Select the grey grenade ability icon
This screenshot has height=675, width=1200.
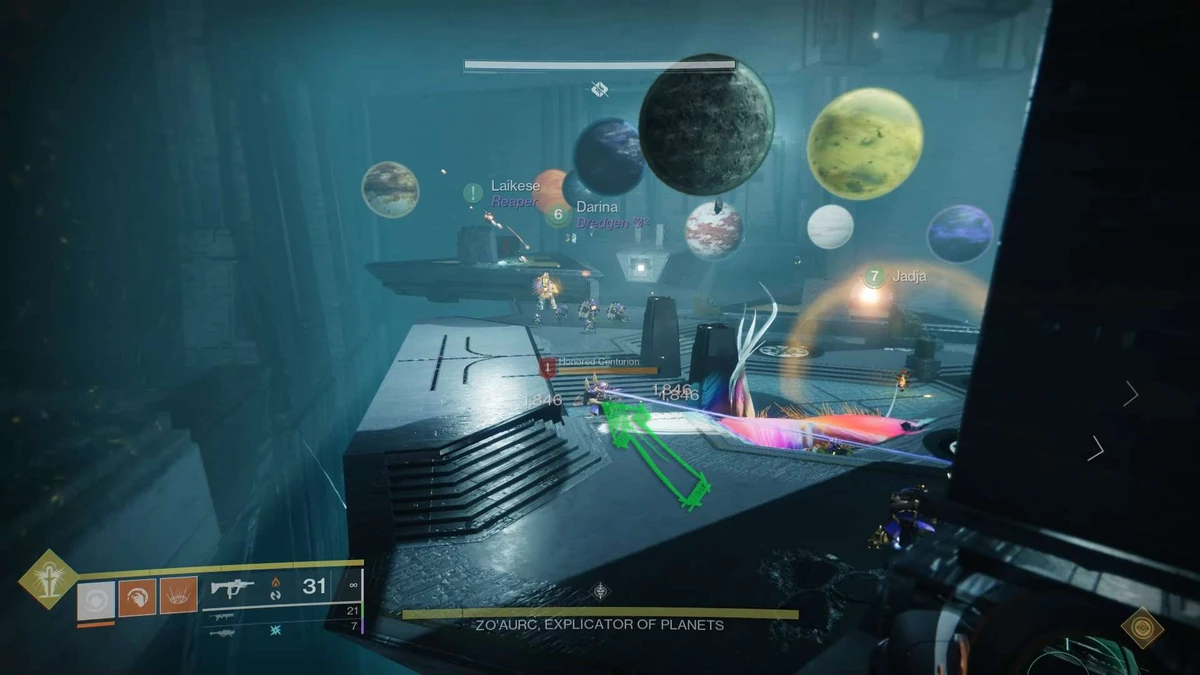coord(96,599)
